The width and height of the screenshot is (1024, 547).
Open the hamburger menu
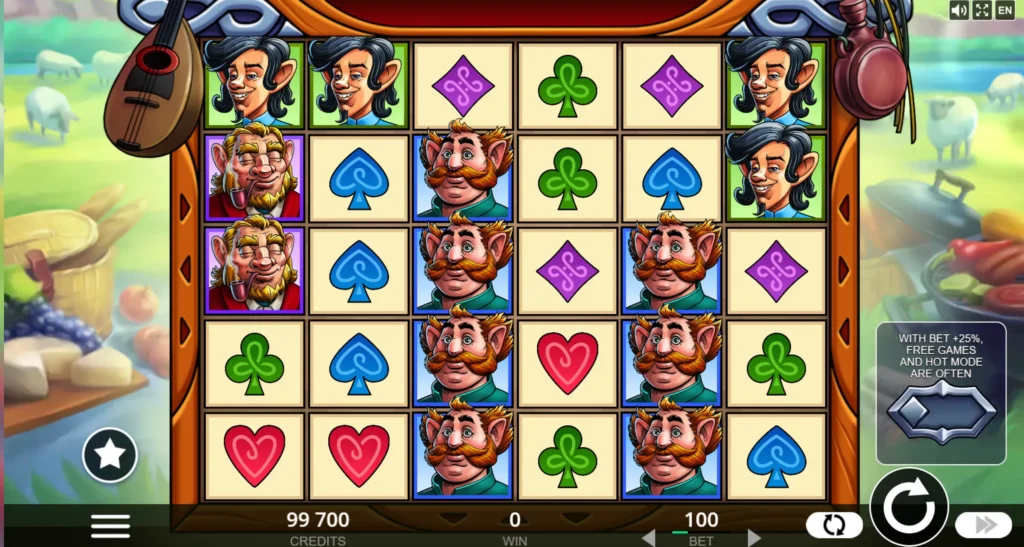point(110,525)
